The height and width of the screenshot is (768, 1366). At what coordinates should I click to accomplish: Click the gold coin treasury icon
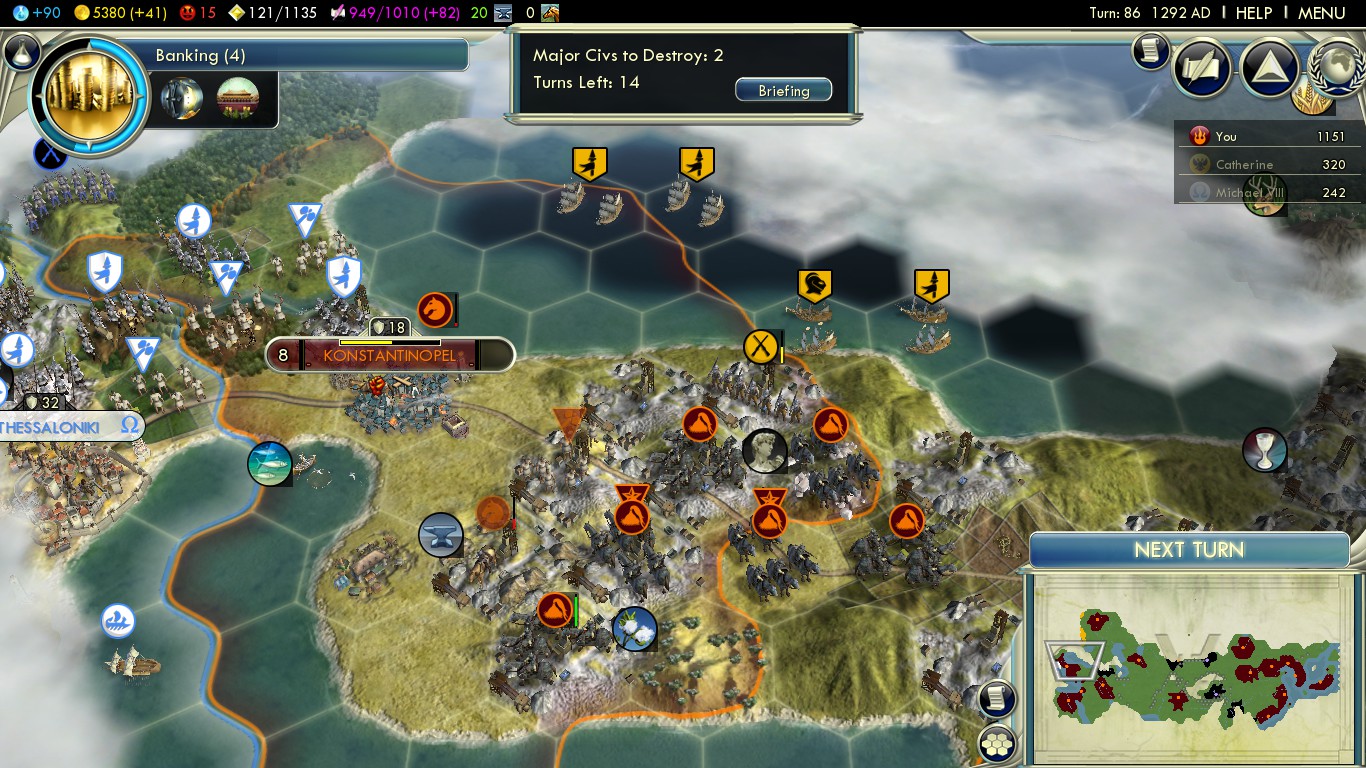(x=80, y=13)
